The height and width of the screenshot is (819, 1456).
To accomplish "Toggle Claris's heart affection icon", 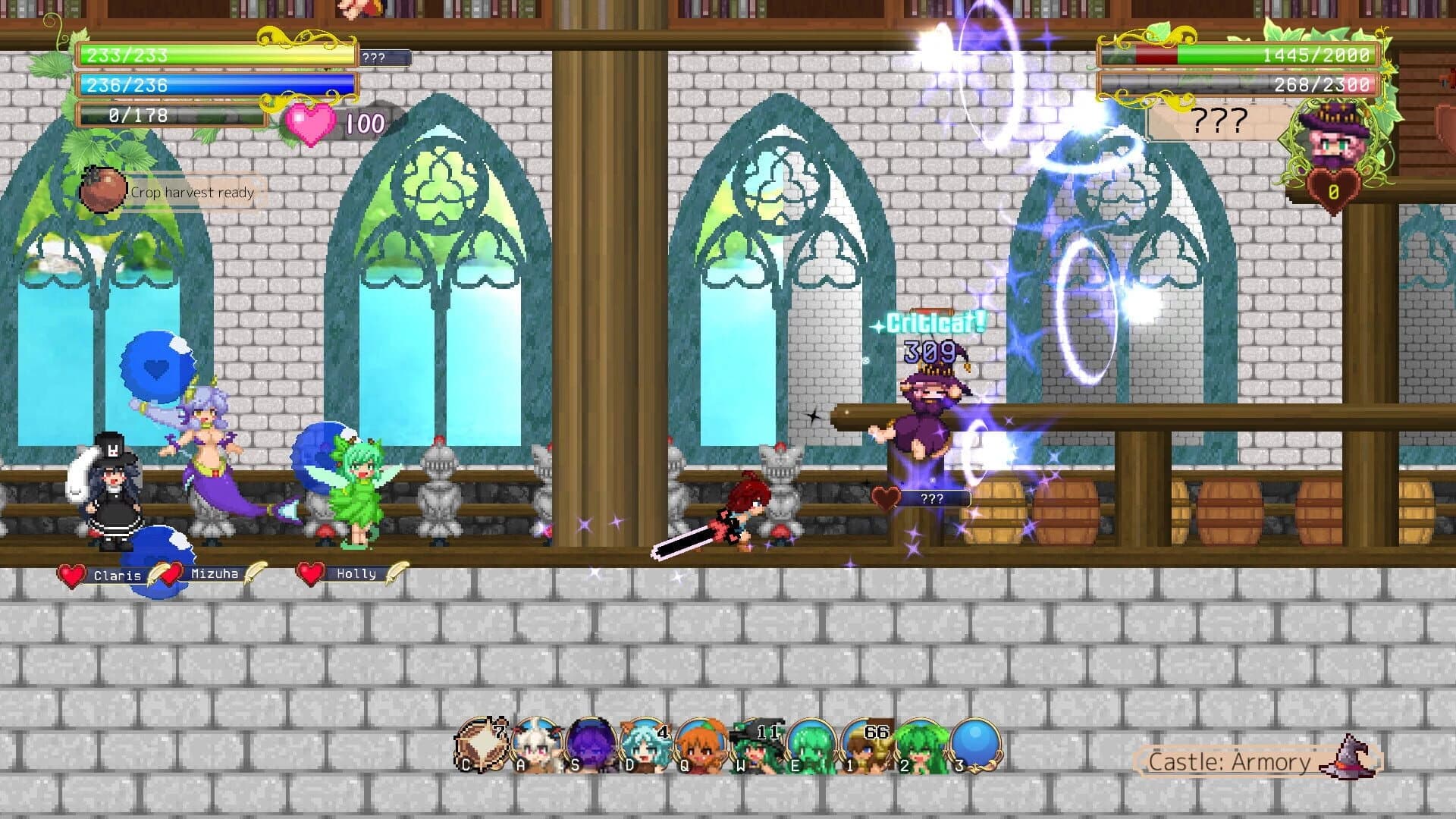I will pos(70,574).
